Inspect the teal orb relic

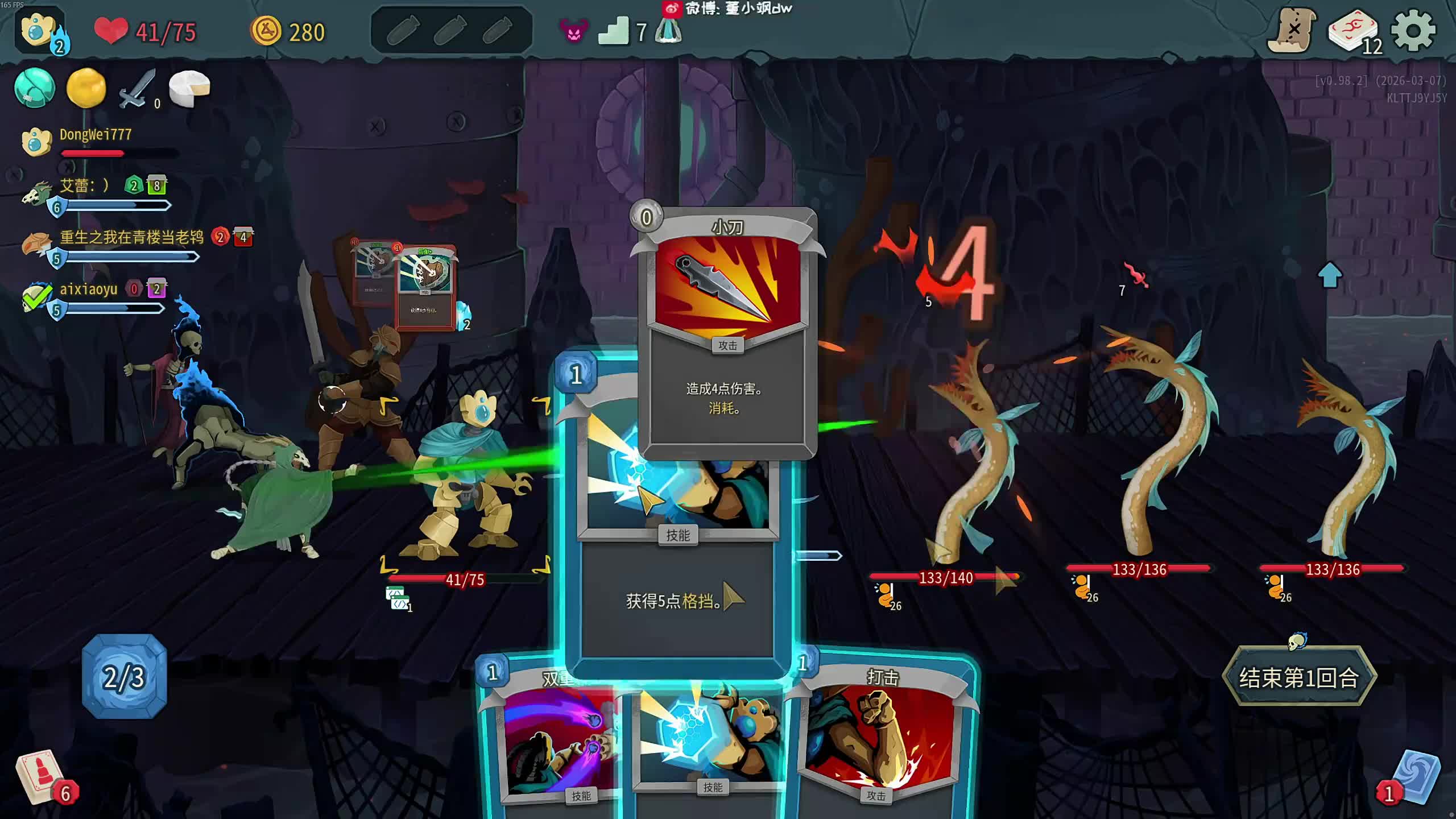(x=35, y=88)
